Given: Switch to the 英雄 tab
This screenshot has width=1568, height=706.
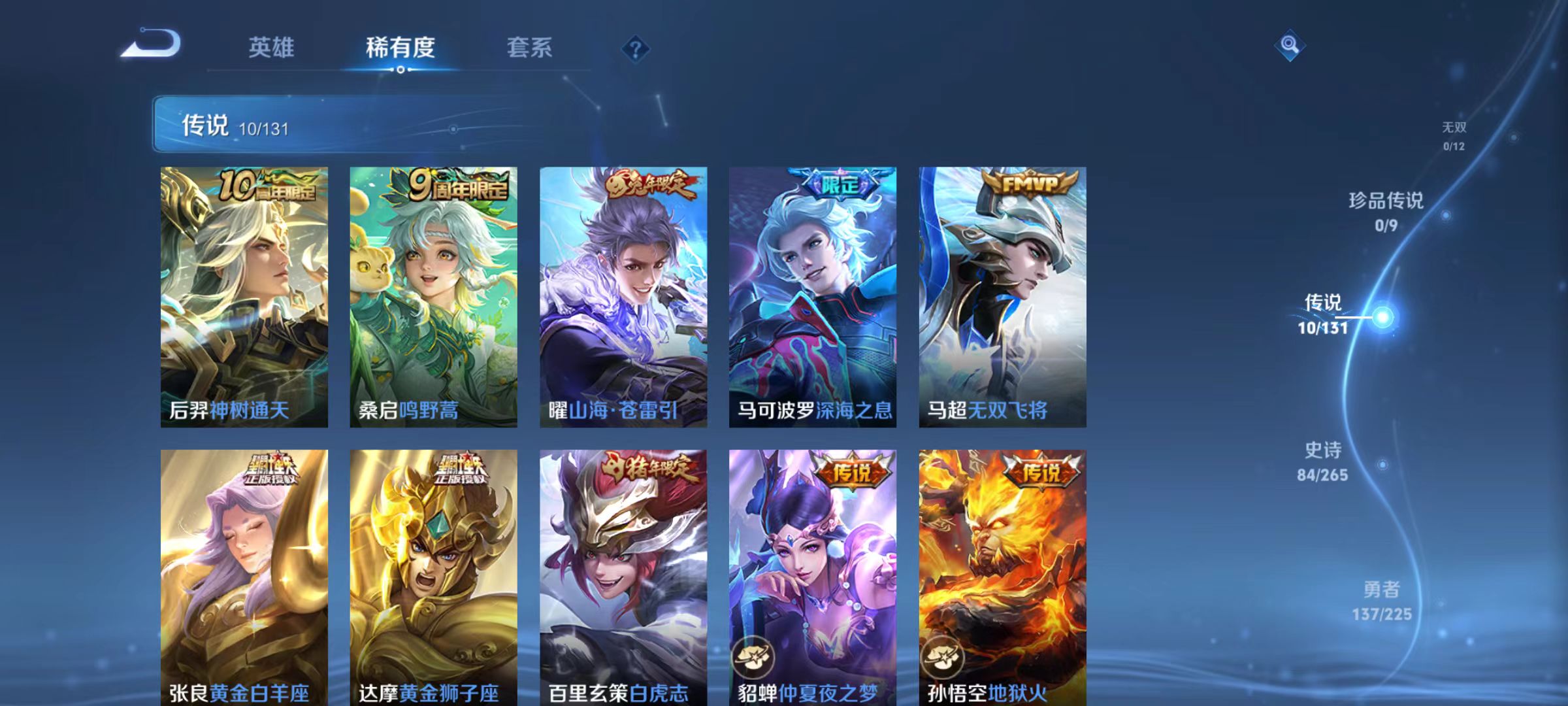Looking at the screenshot, I should click(x=270, y=47).
